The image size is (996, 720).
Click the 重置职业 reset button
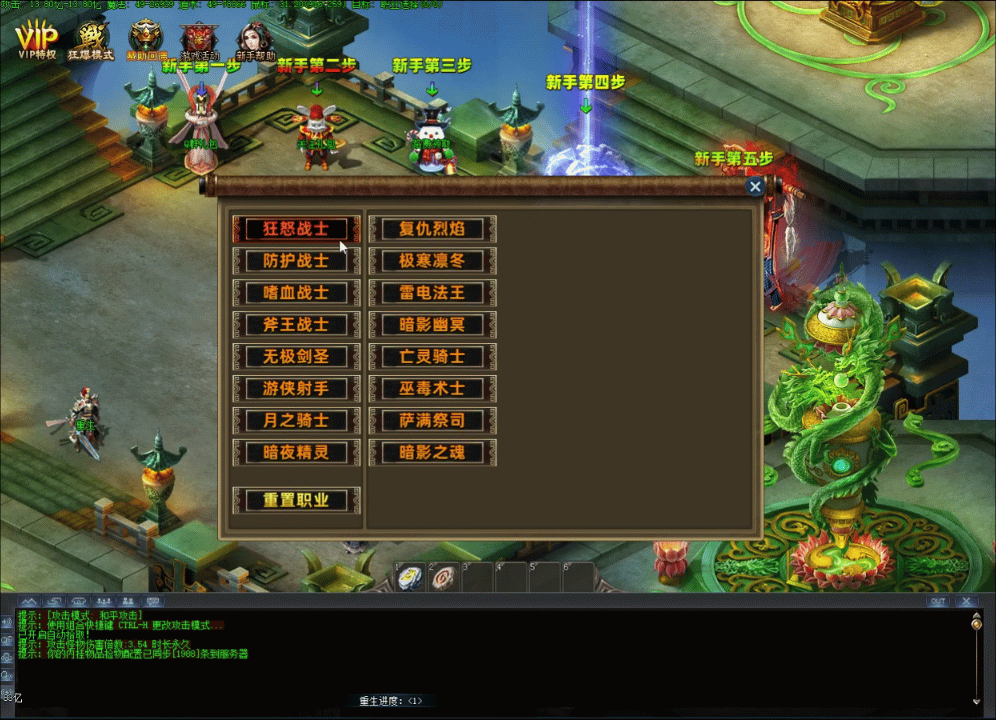296,500
